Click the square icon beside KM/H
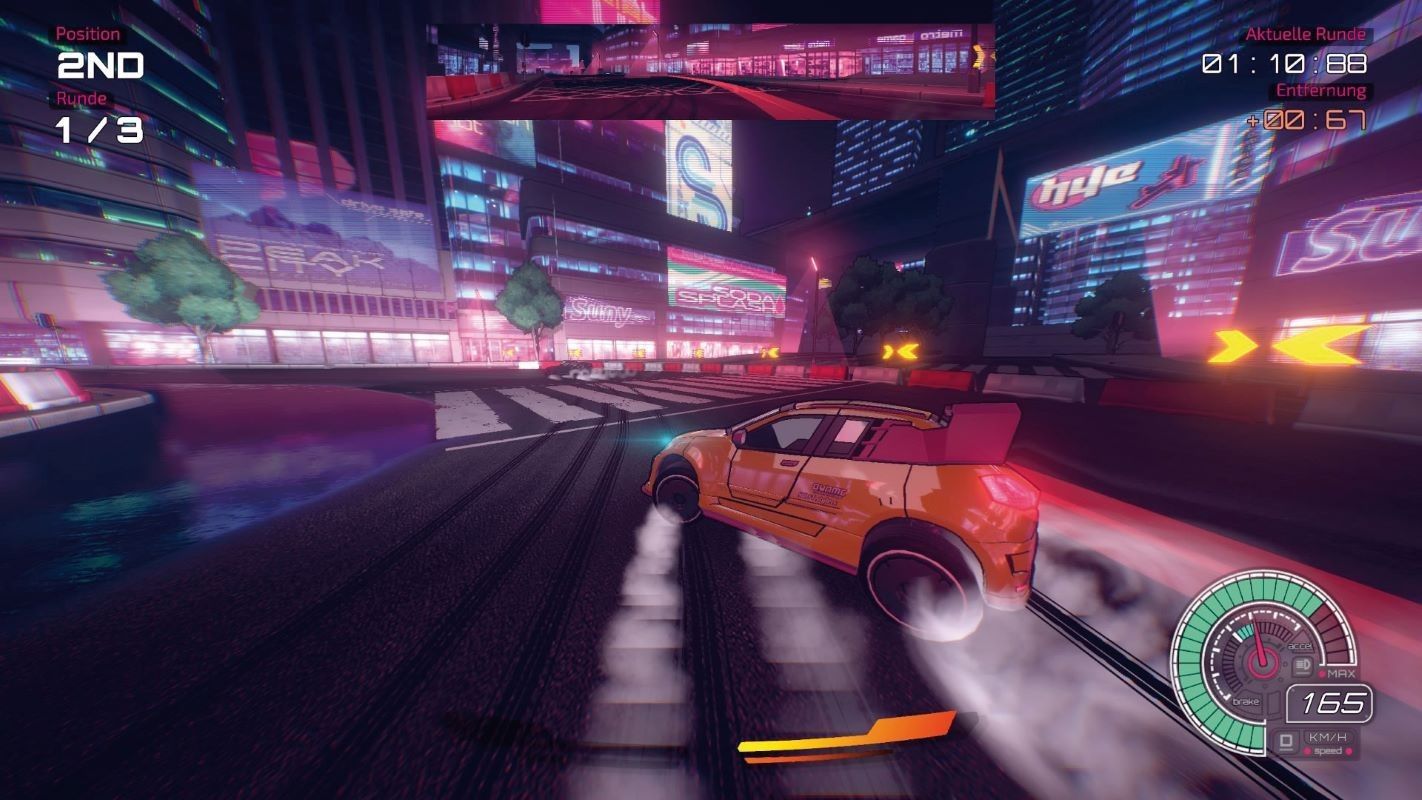 (x=1286, y=742)
